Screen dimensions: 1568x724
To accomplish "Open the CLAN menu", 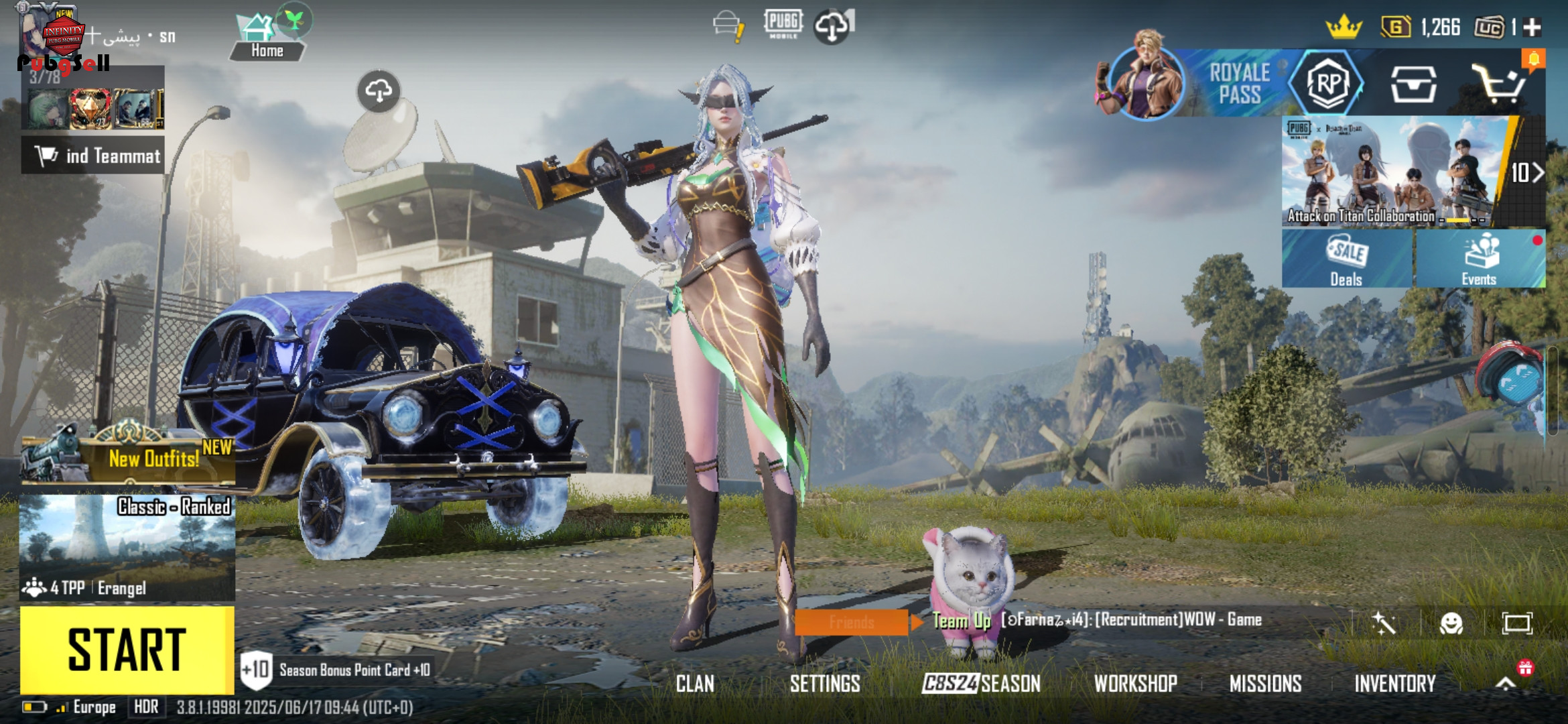I will pos(695,684).
